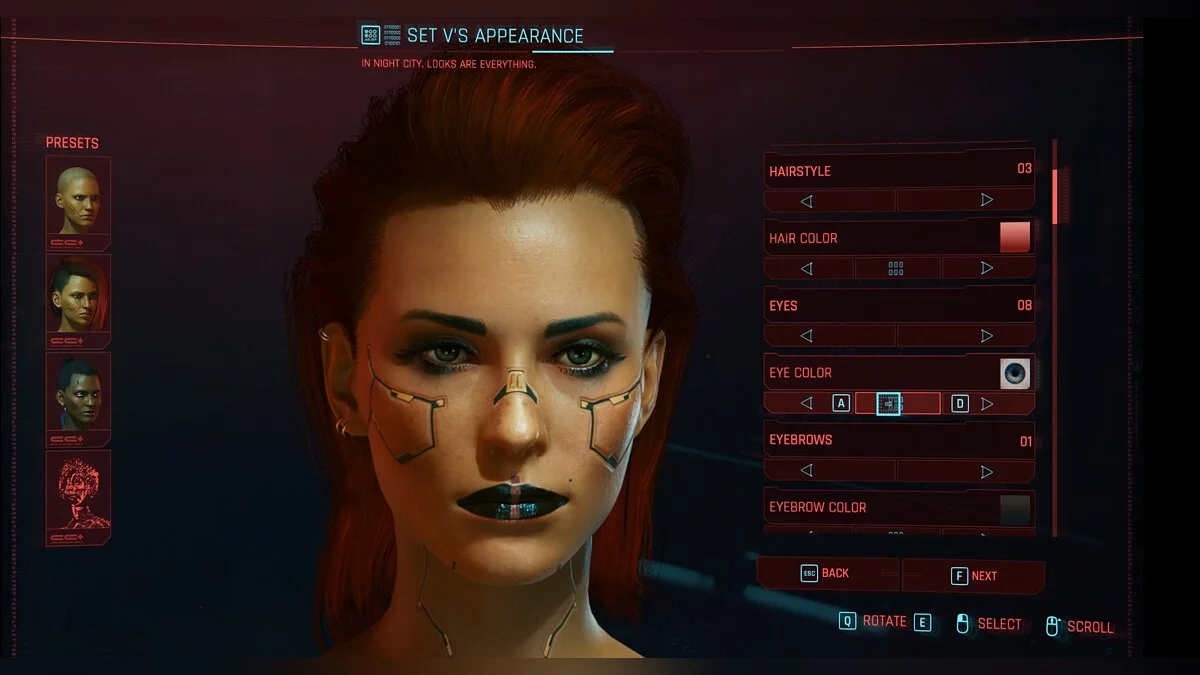Switch to previous hairstyle with left arrow
The image size is (1200, 675).
806,201
